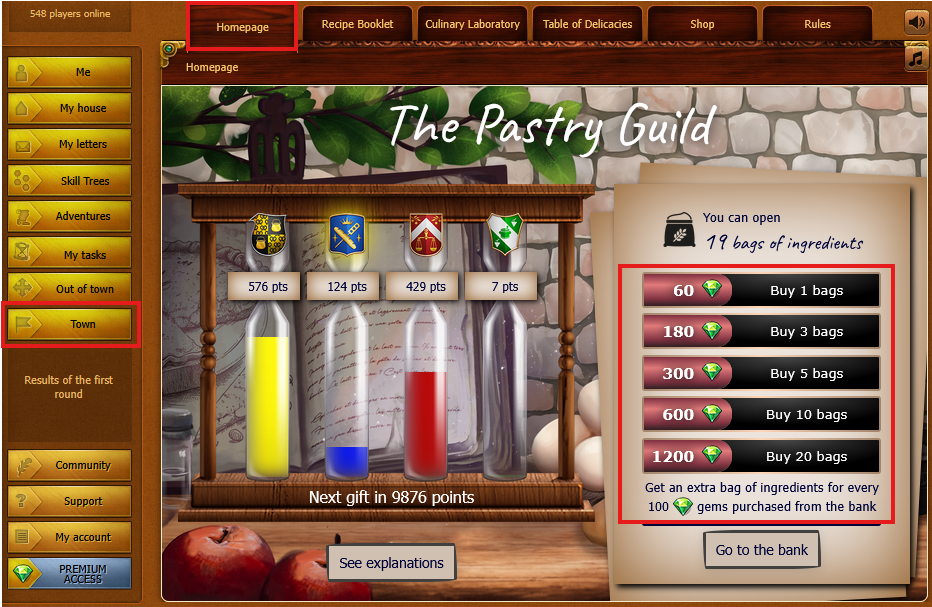Purchase 20 bags for 1200 gems
932x607 pixels.
tap(761, 456)
